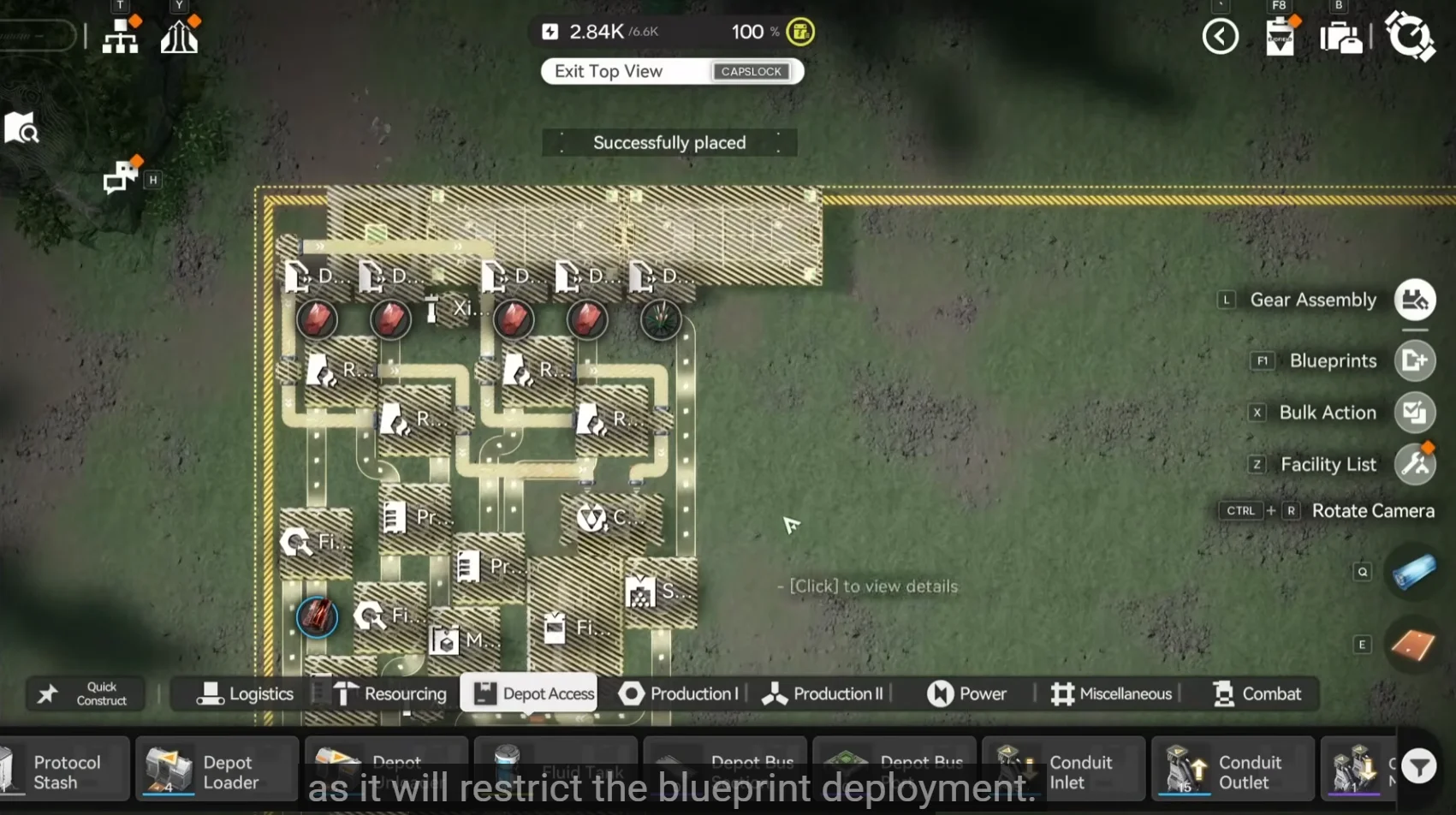Open the chat bubble panel
Viewport: 1456px width, 815px height.
(x=118, y=177)
